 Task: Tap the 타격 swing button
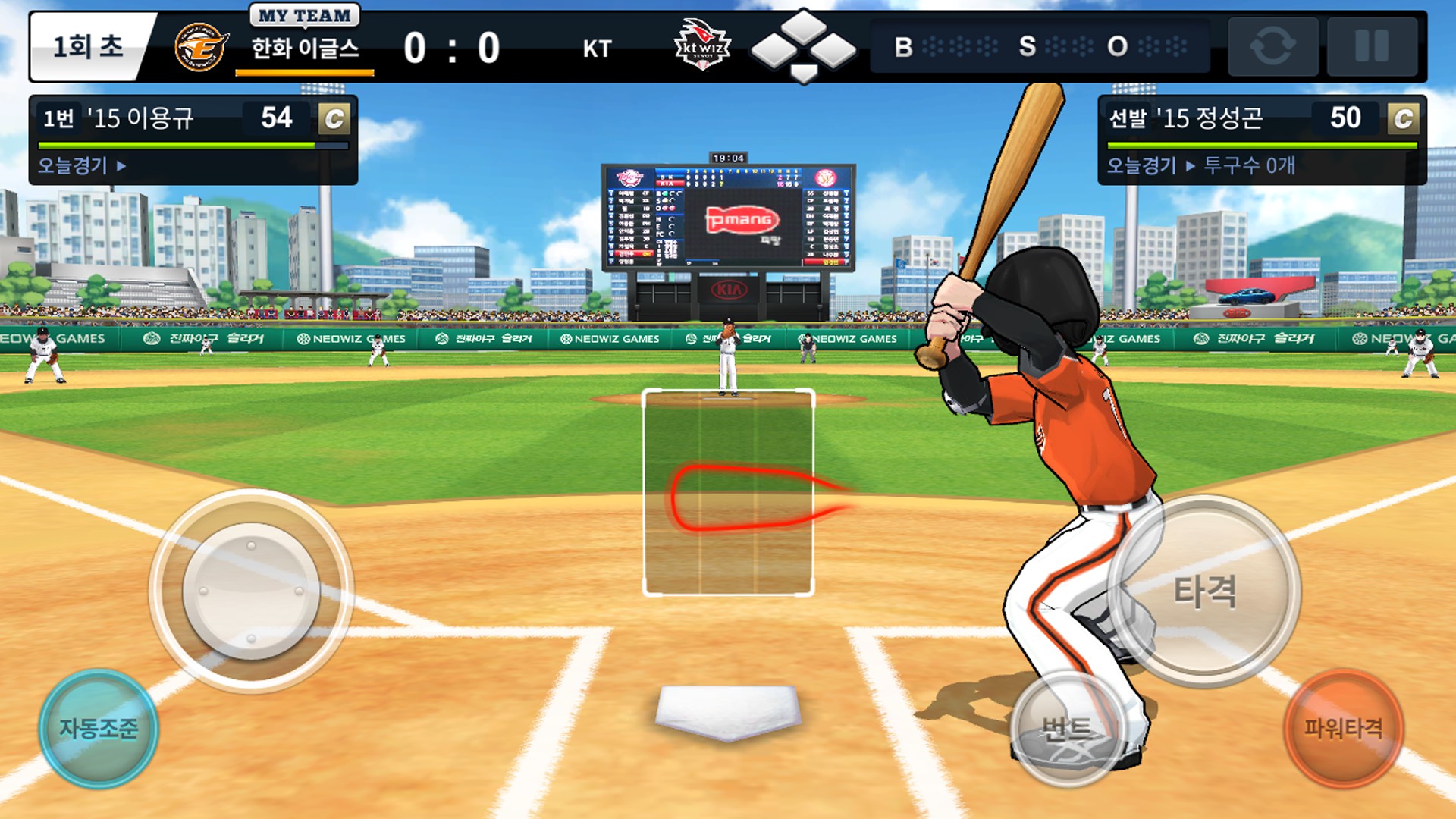click(1204, 591)
